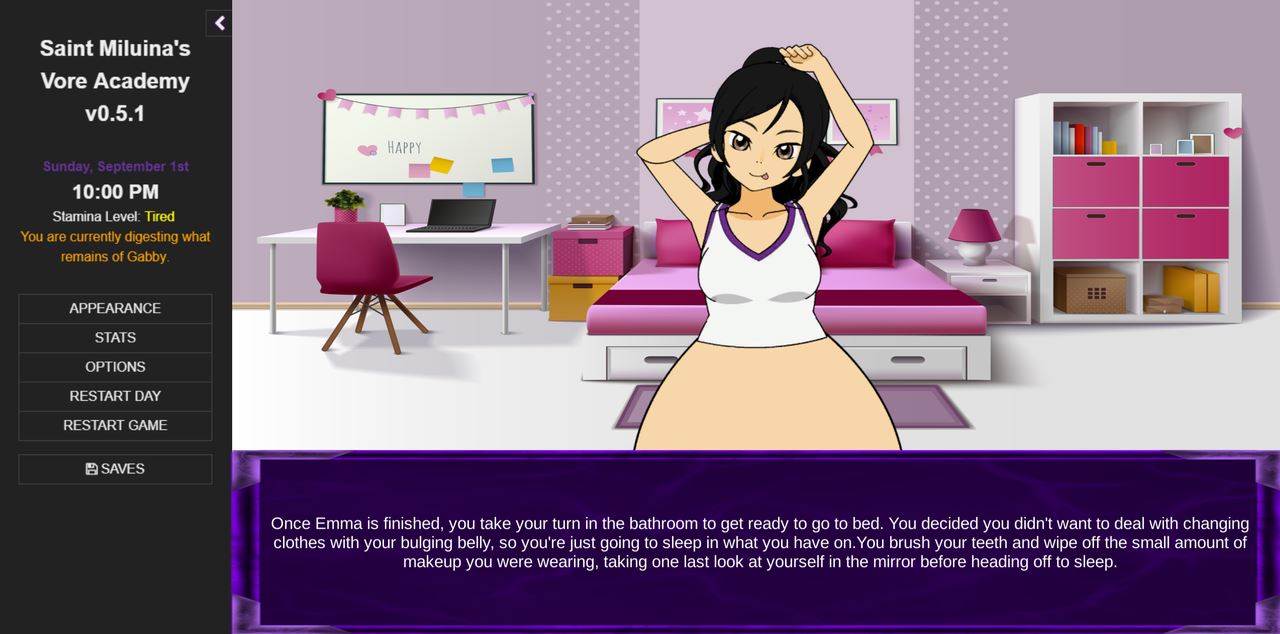
Task: Select Restart Game
Action: click(115, 425)
